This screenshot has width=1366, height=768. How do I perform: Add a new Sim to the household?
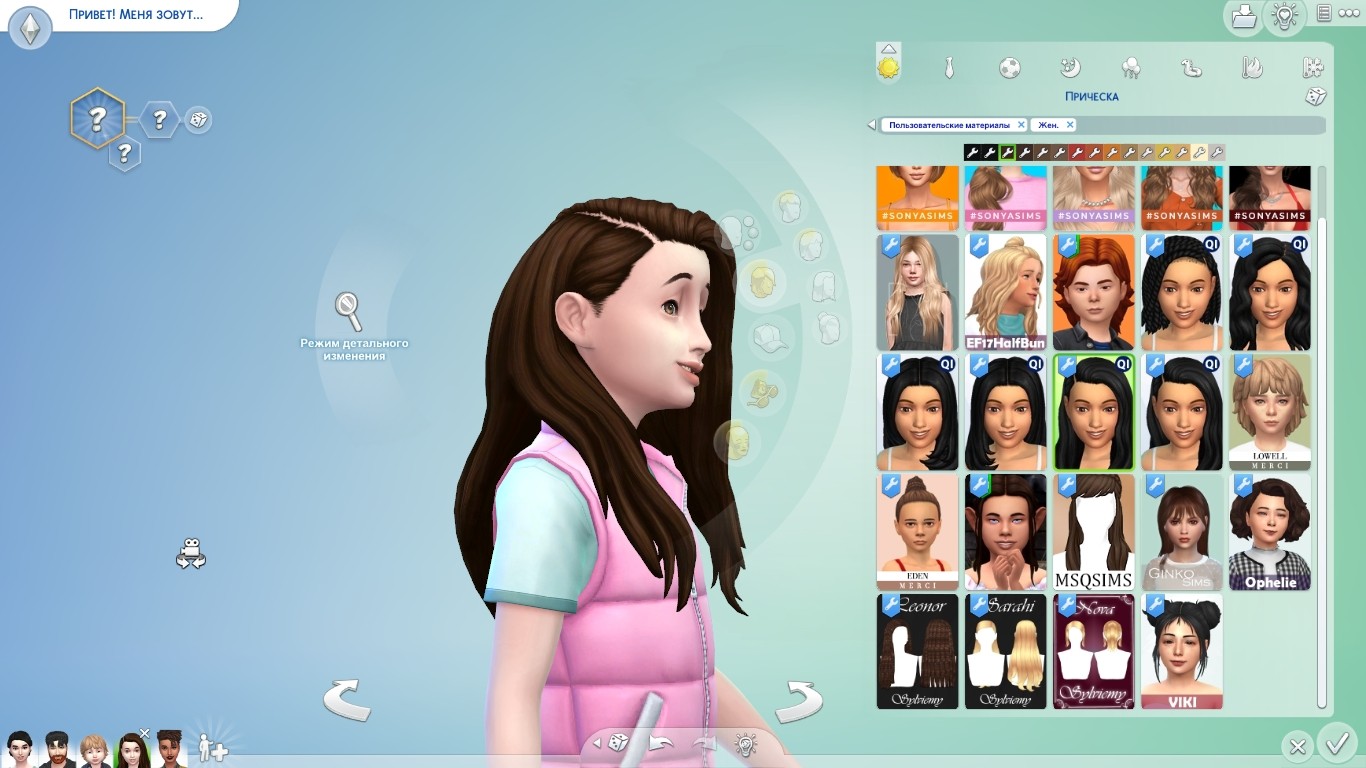212,747
